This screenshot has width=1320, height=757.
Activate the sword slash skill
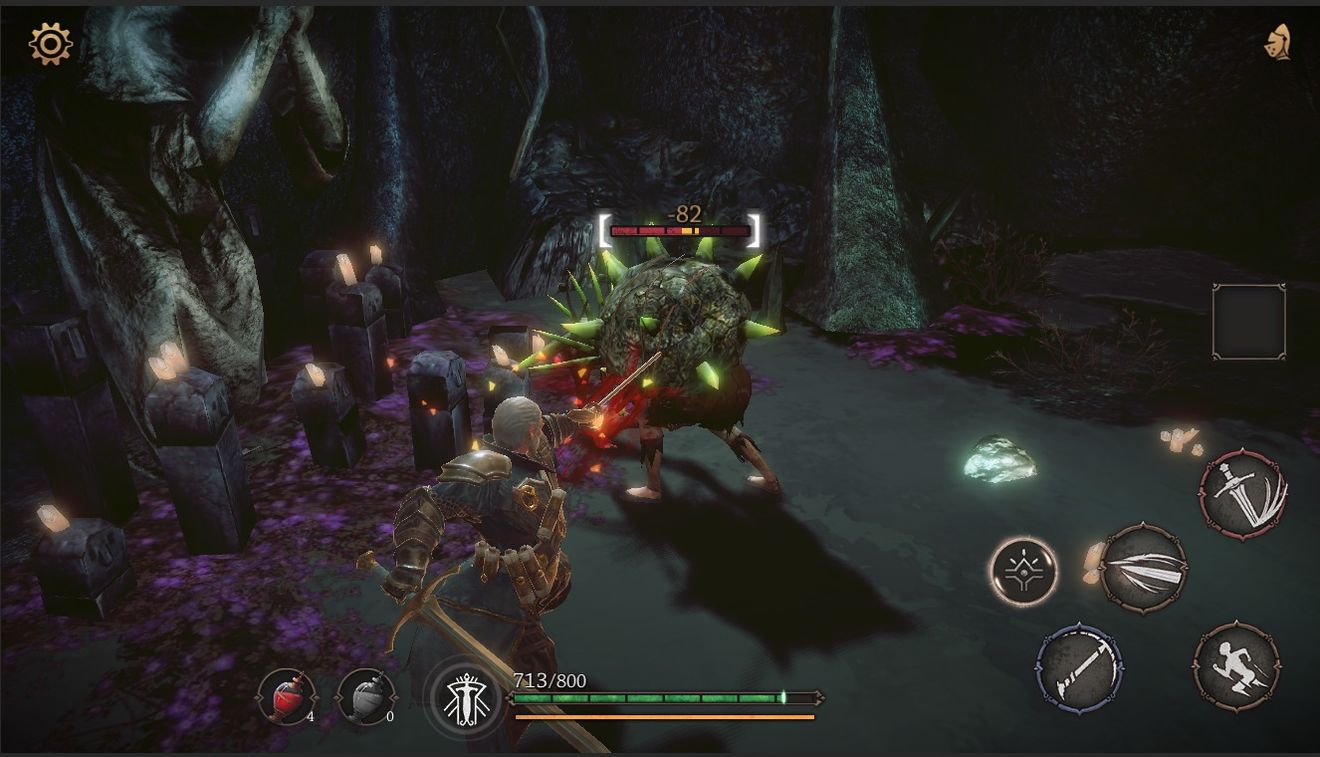click(1243, 494)
